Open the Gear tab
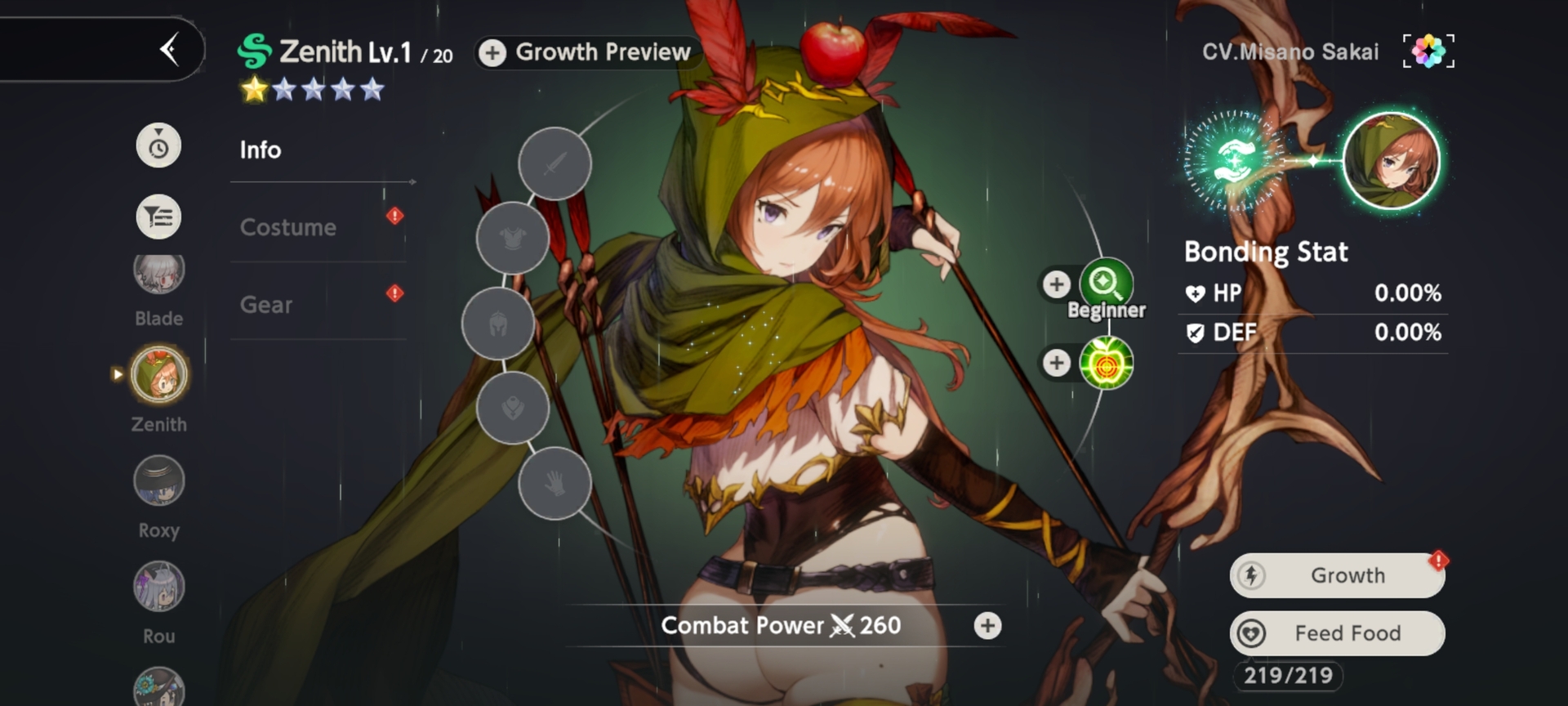The width and height of the screenshot is (1568, 706). [266, 305]
